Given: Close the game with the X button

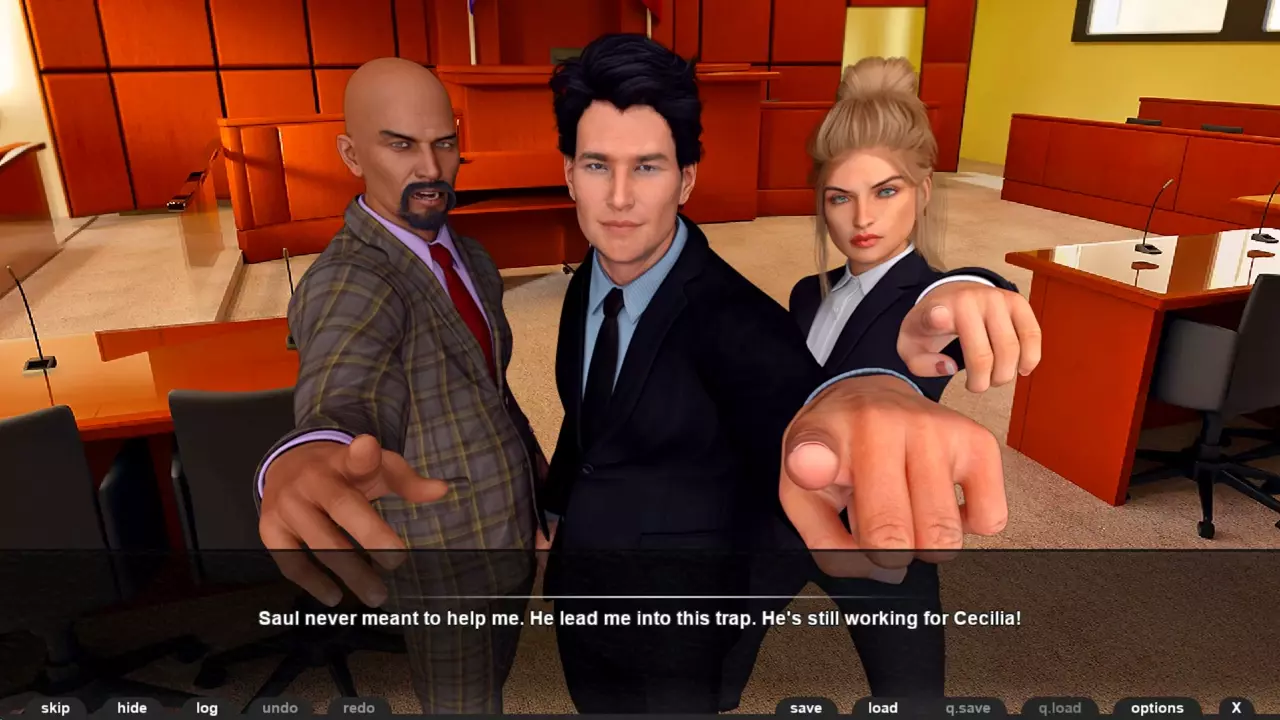Looking at the screenshot, I should [x=1236, y=708].
